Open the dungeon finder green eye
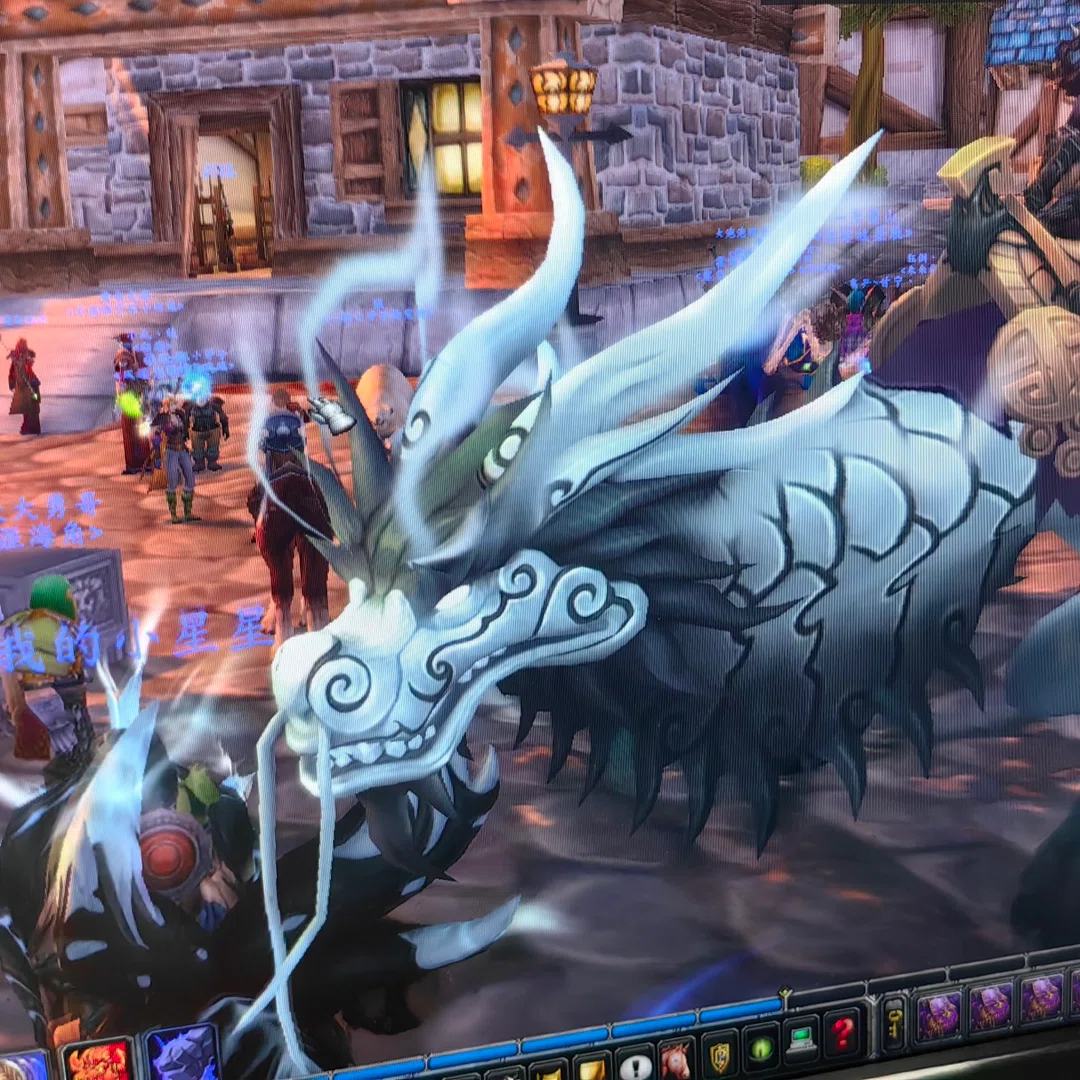 click(761, 1048)
